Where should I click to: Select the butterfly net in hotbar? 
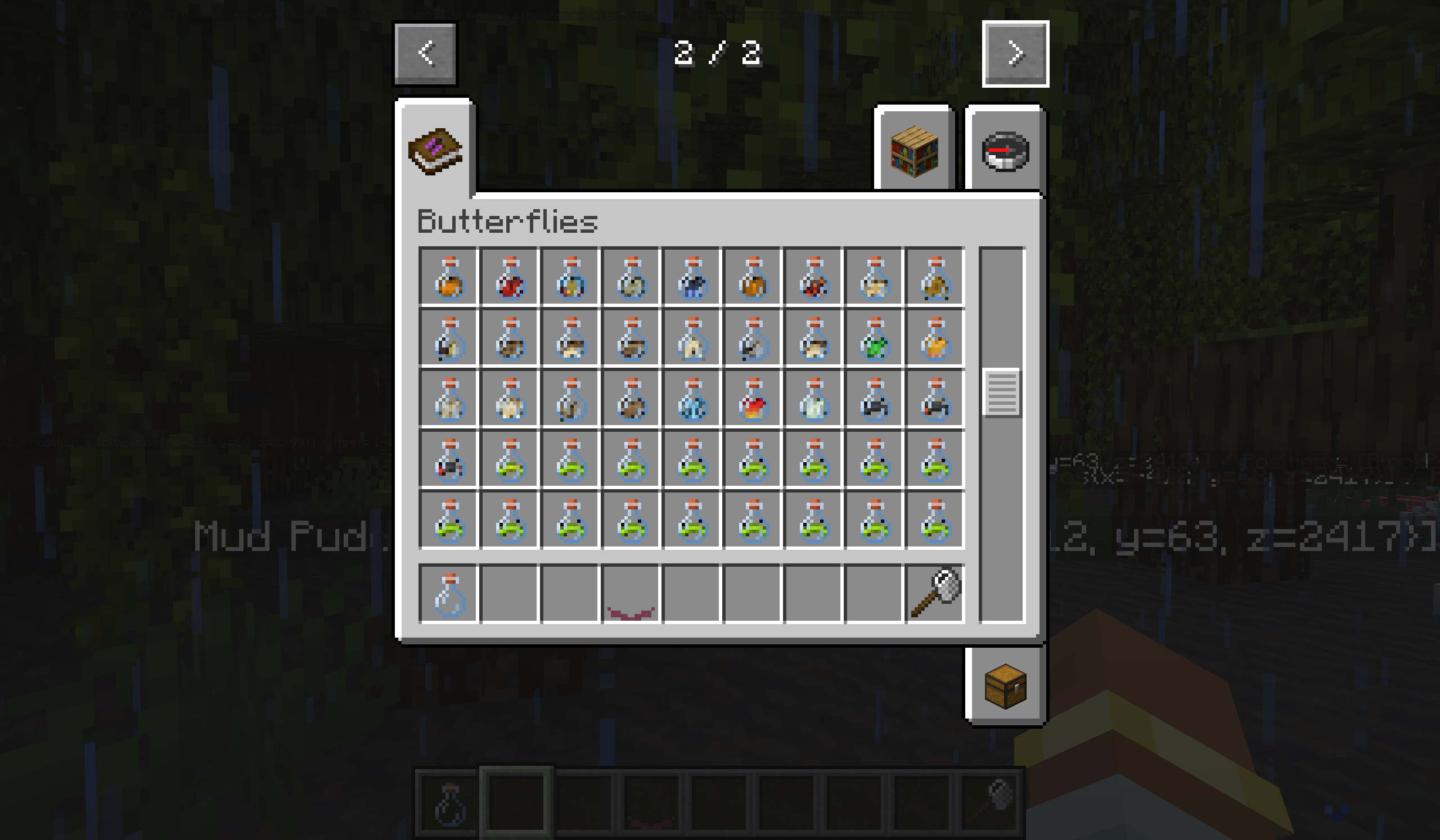click(x=935, y=594)
